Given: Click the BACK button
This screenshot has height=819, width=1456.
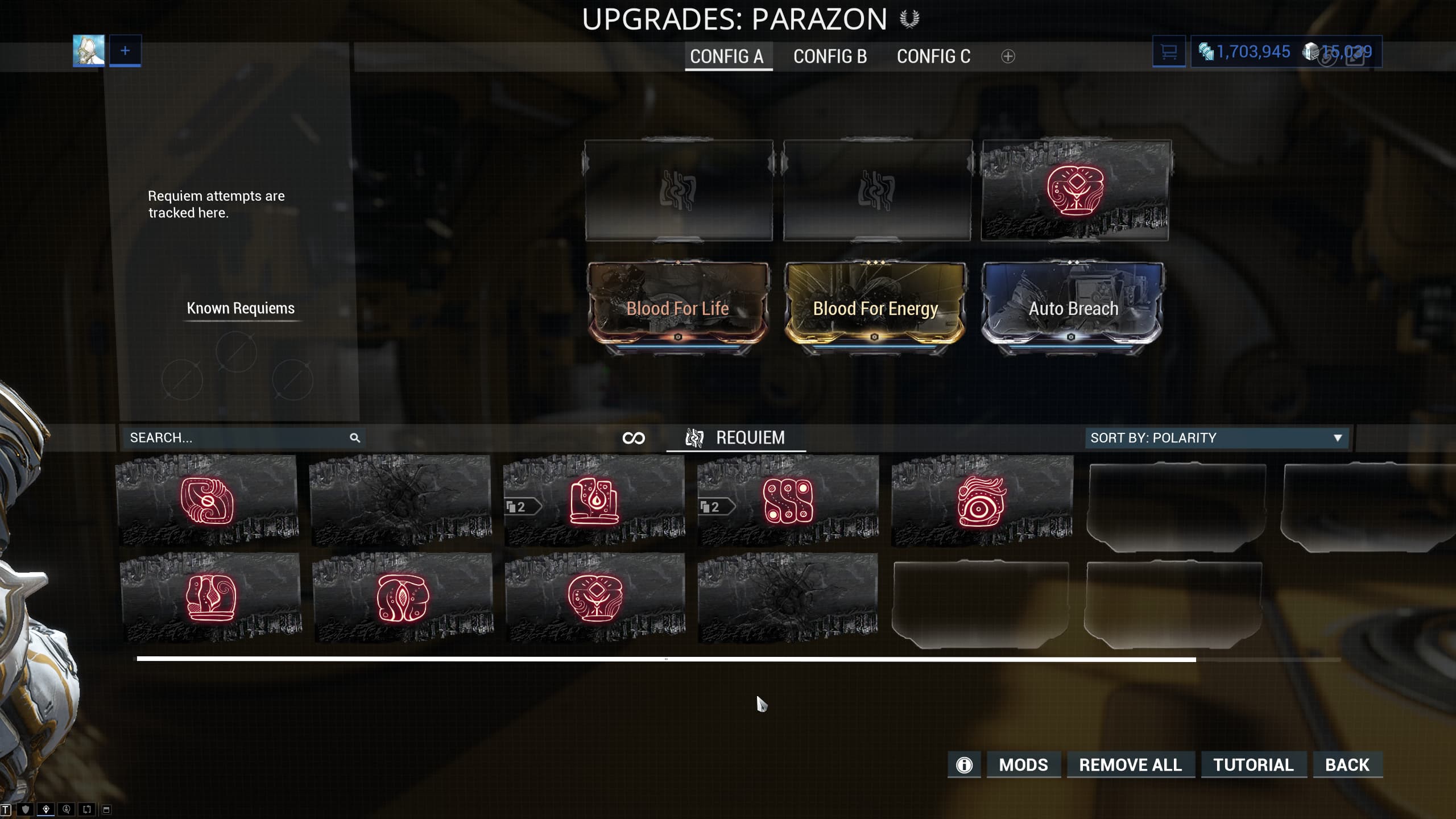Looking at the screenshot, I should [1349, 764].
